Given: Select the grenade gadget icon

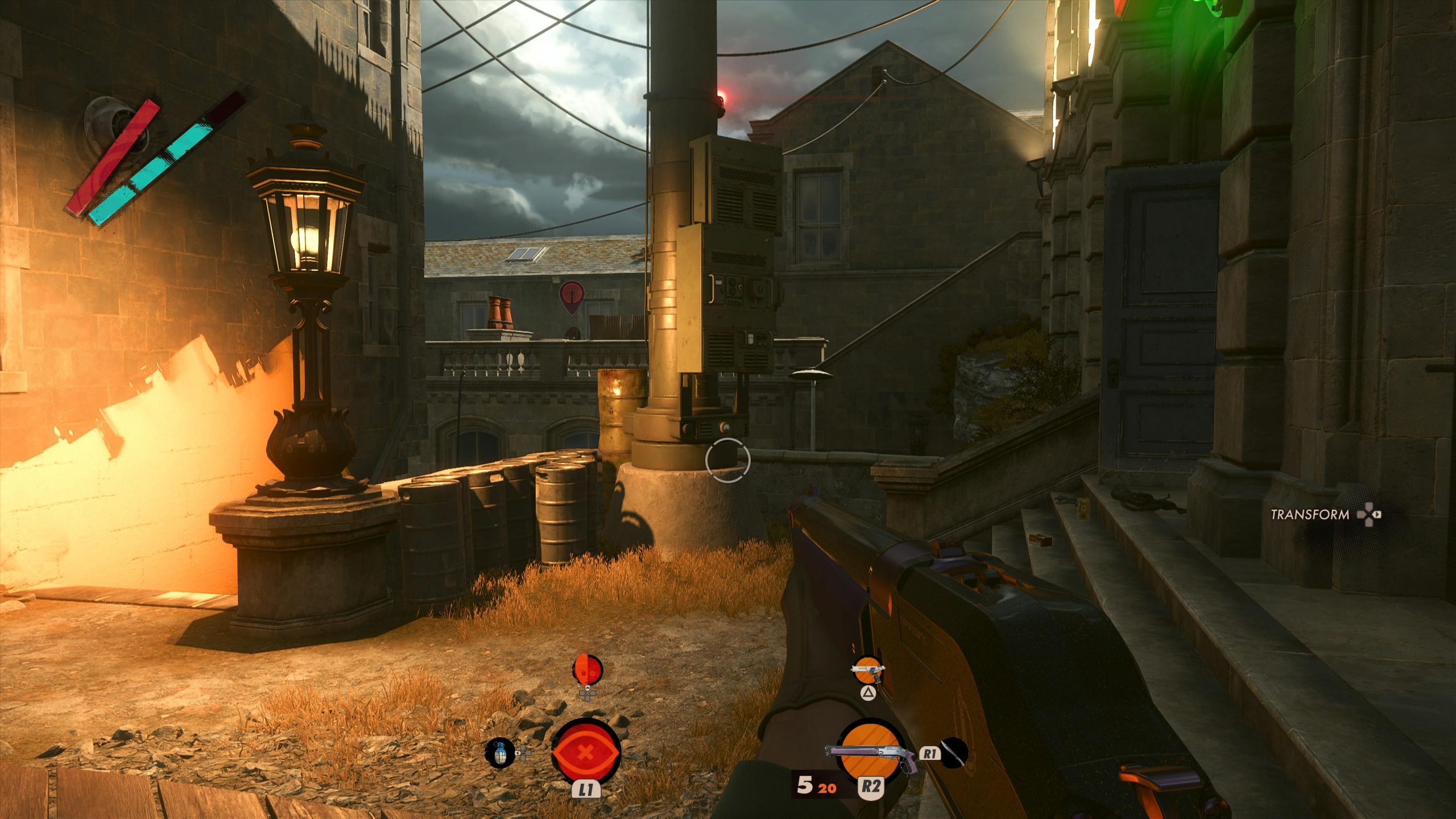Looking at the screenshot, I should click(x=499, y=753).
